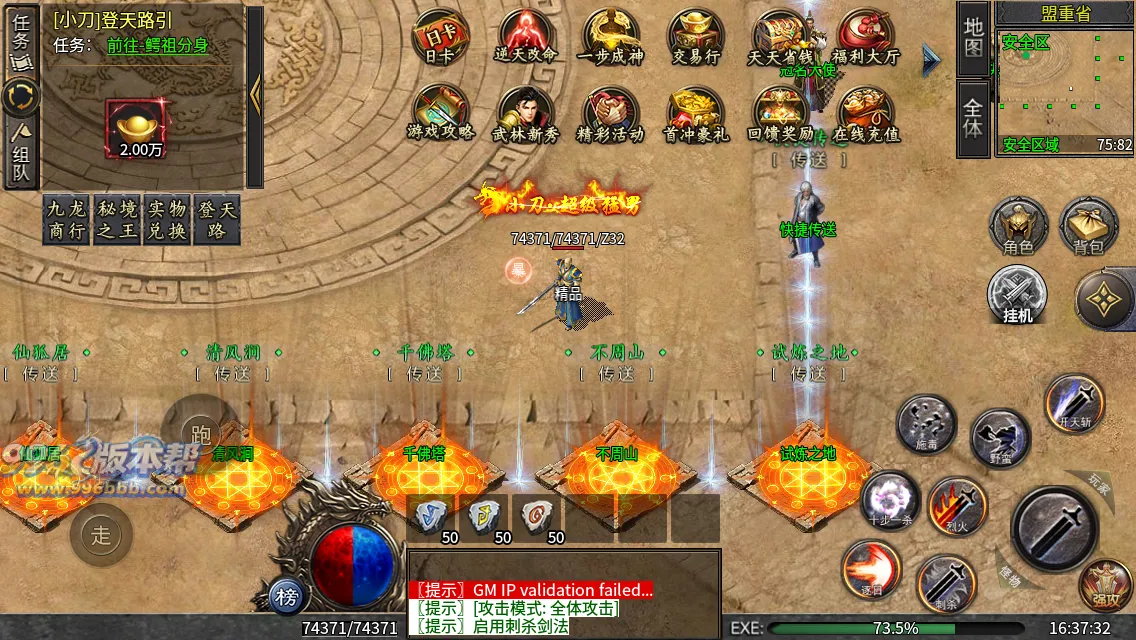Select the 九龙商行 button
Screen dimensions: 1136x640
tap(67, 220)
